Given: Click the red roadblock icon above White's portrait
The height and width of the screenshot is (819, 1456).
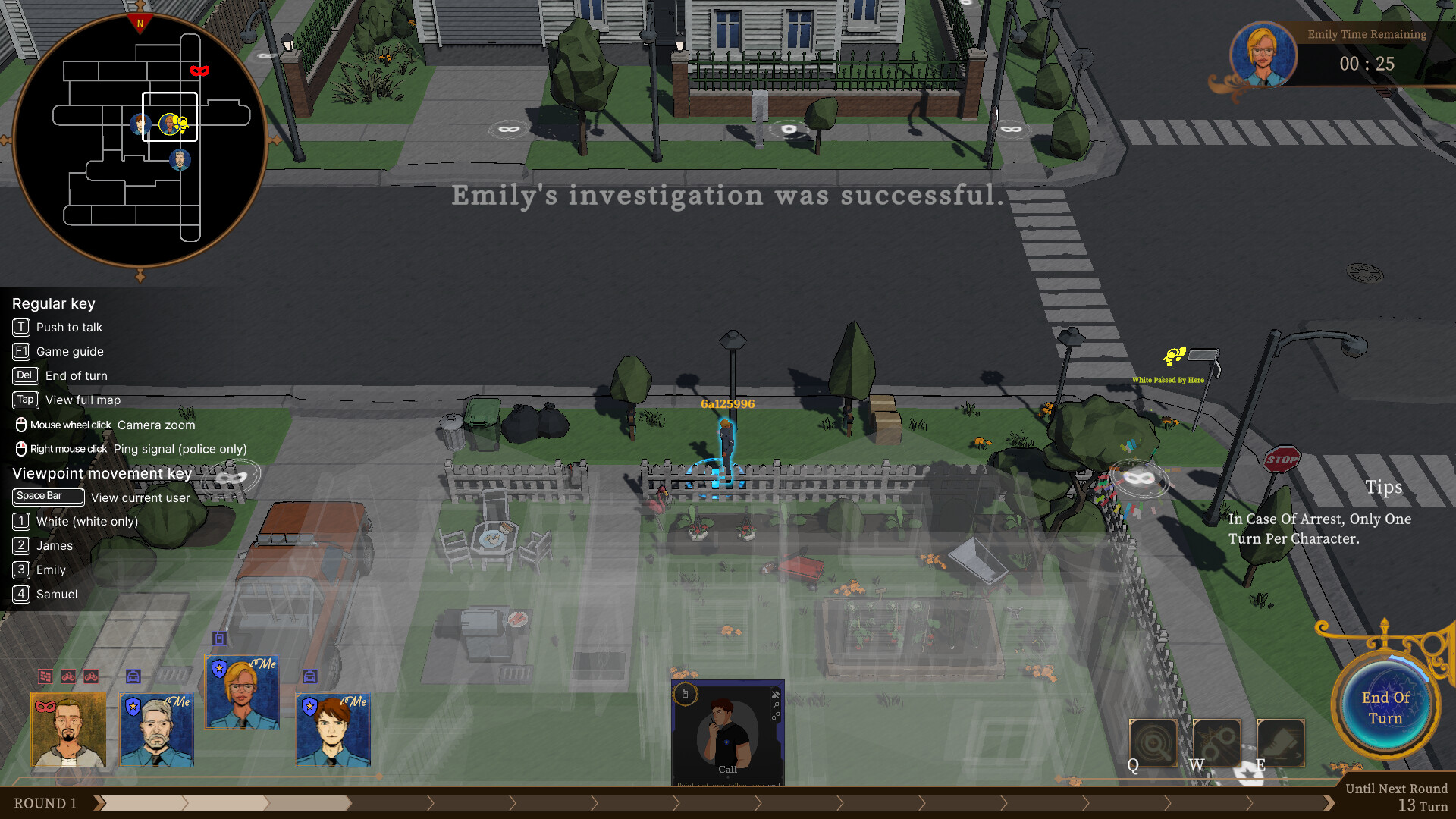Looking at the screenshot, I should [45, 676].
